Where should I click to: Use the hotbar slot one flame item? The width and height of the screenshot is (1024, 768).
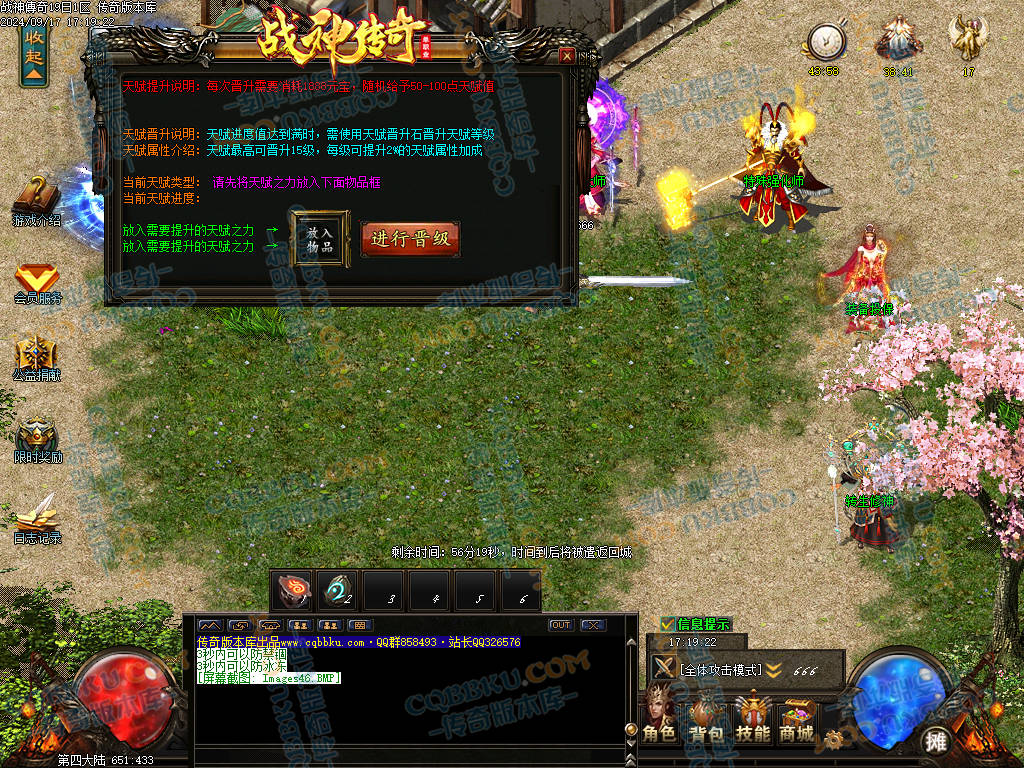click(293, 591)
